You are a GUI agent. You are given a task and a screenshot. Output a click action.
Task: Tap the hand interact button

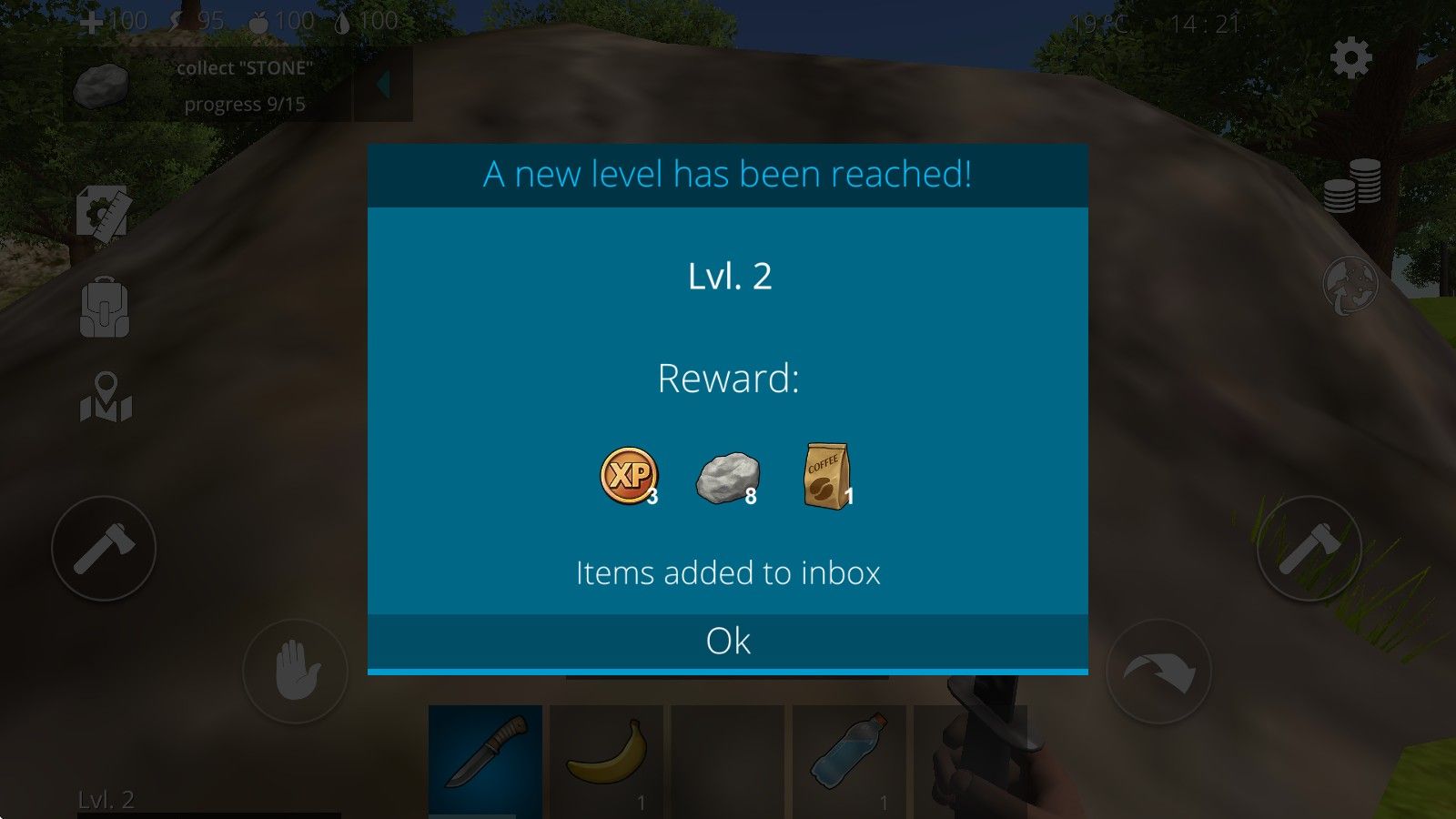295,672
